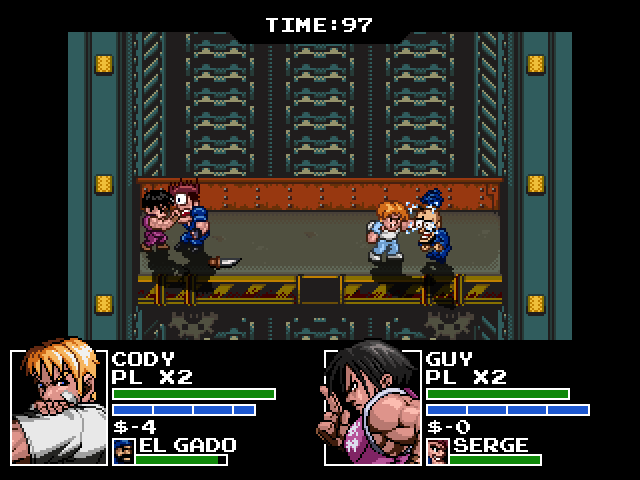Viewport: 640px width, 480px height.
Task: Select the Serge enemy face icon
Action: [x=437, y=452]
